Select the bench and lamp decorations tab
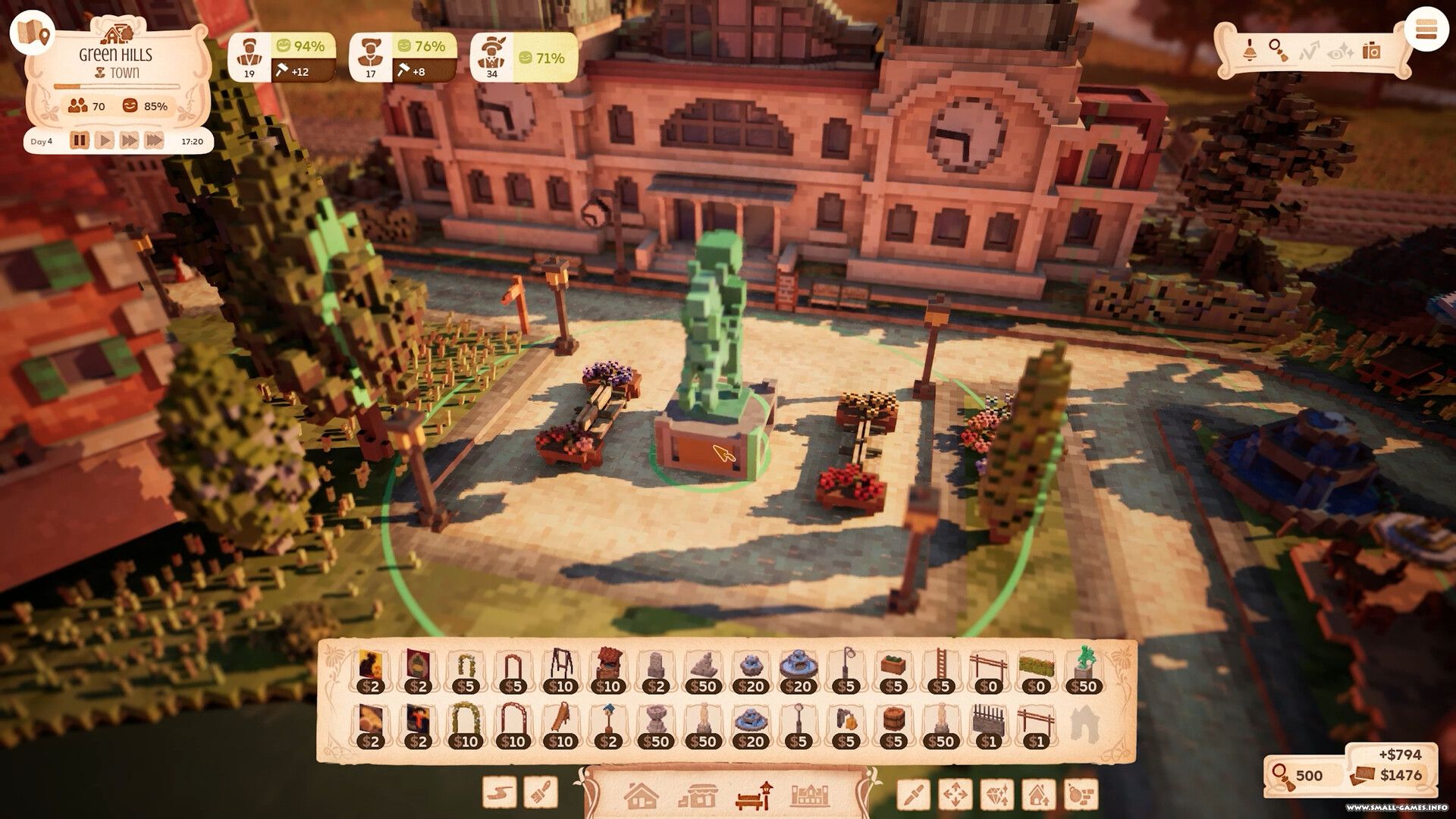1456x819 pixels. tap(753, 795)
